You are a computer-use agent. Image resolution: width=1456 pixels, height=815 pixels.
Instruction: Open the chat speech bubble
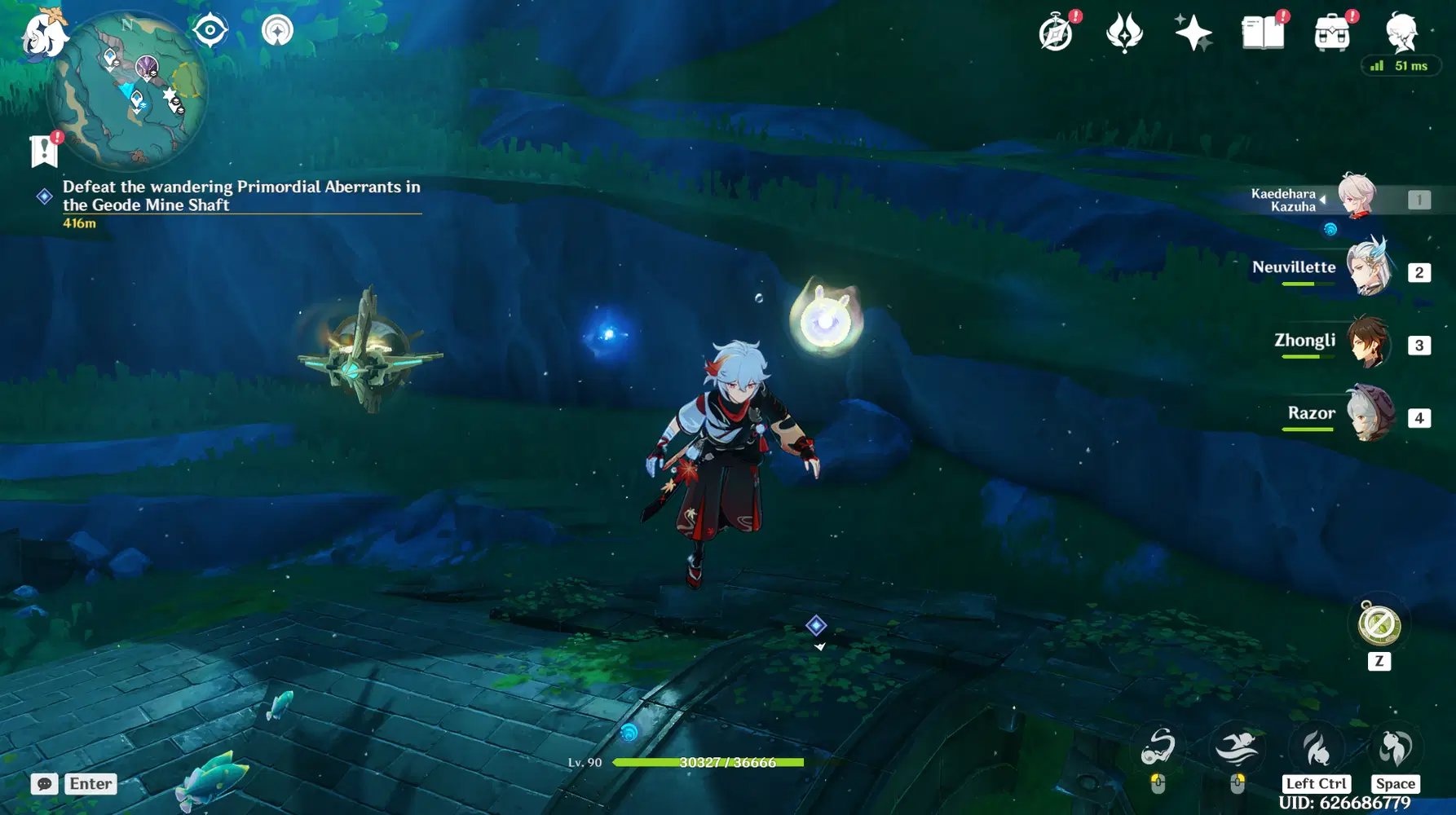pos(45,784)
